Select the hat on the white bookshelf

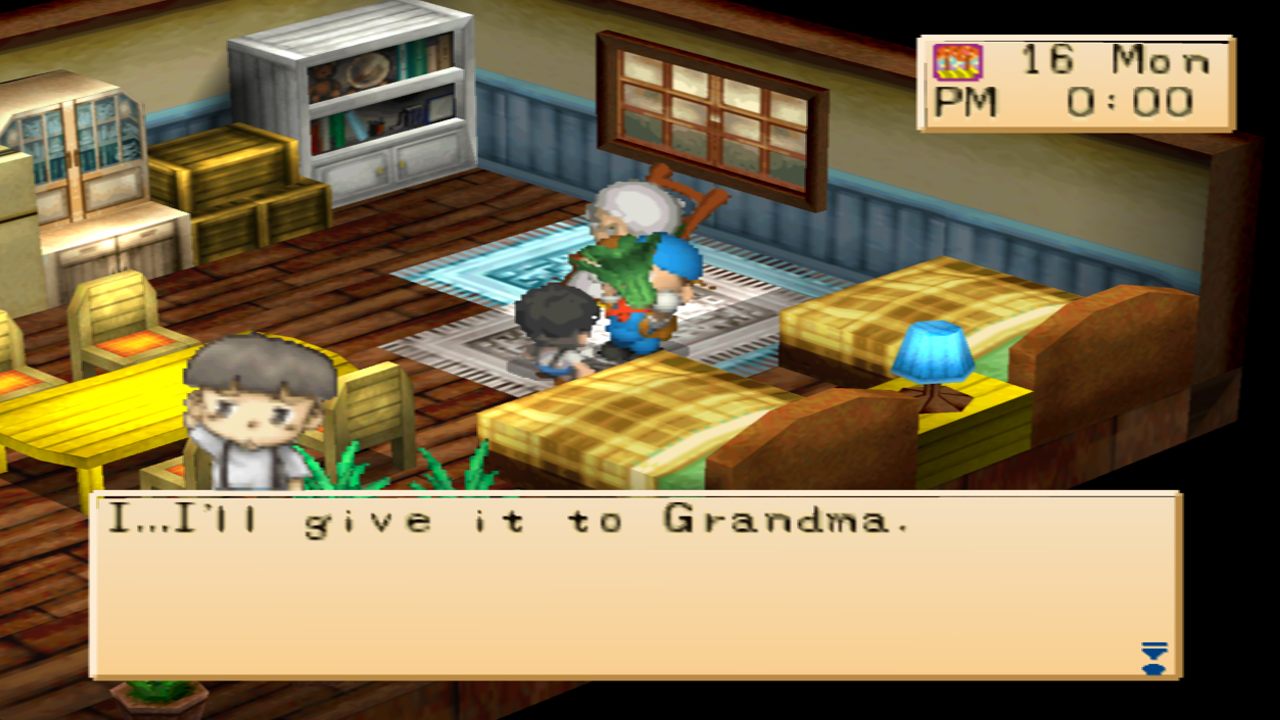[371, 70]
